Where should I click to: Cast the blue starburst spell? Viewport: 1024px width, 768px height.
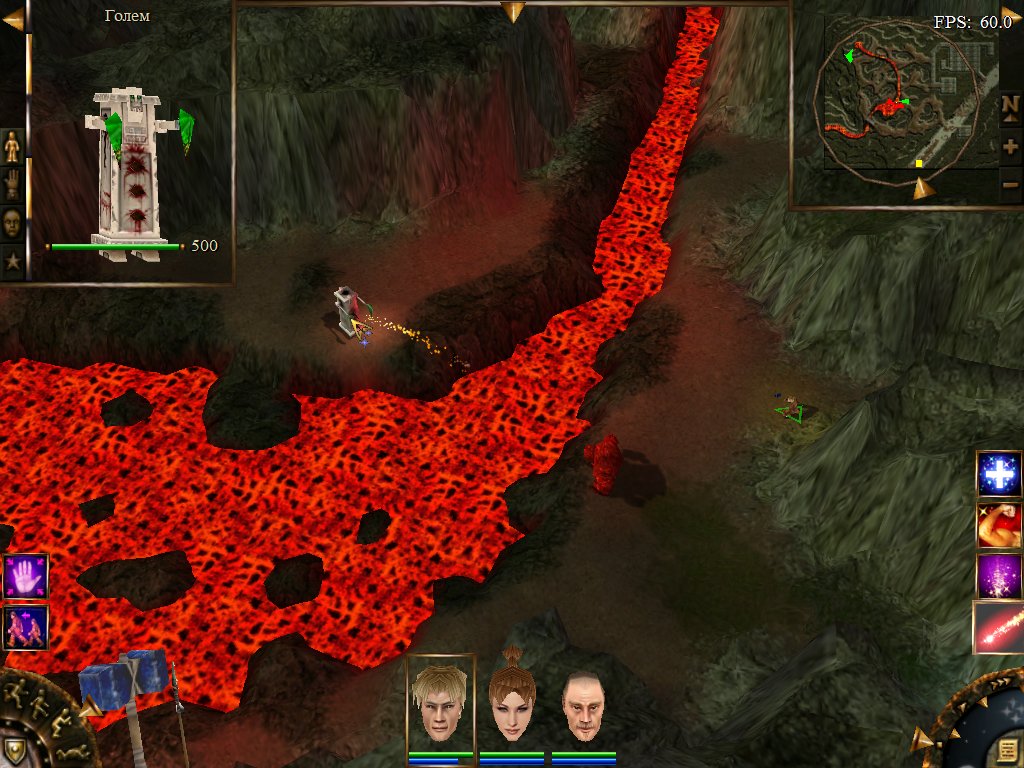click(999, 473)
